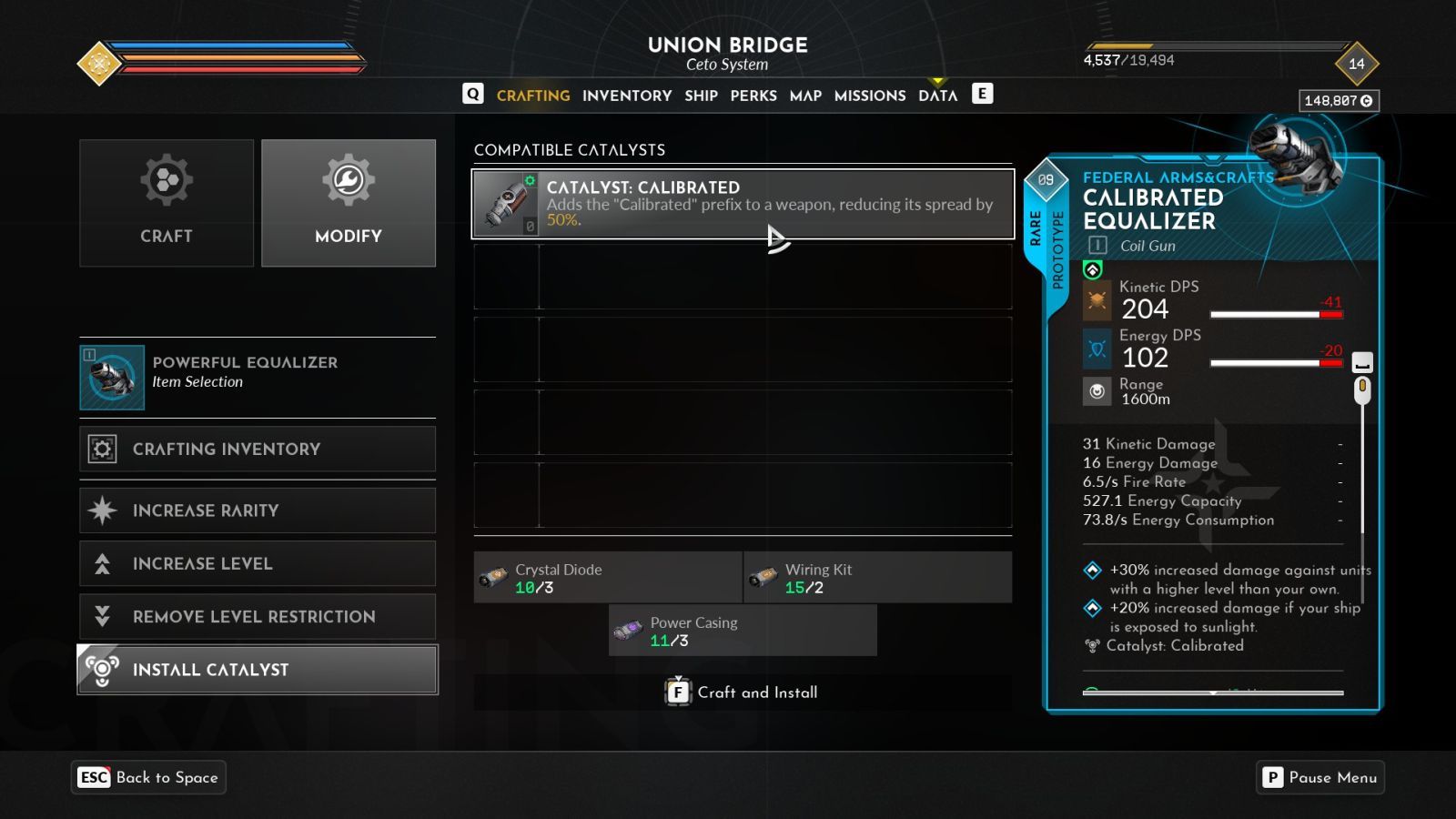Select the Craft mode tile
The height and width of the screenshot is (819, 1456).
167,203
